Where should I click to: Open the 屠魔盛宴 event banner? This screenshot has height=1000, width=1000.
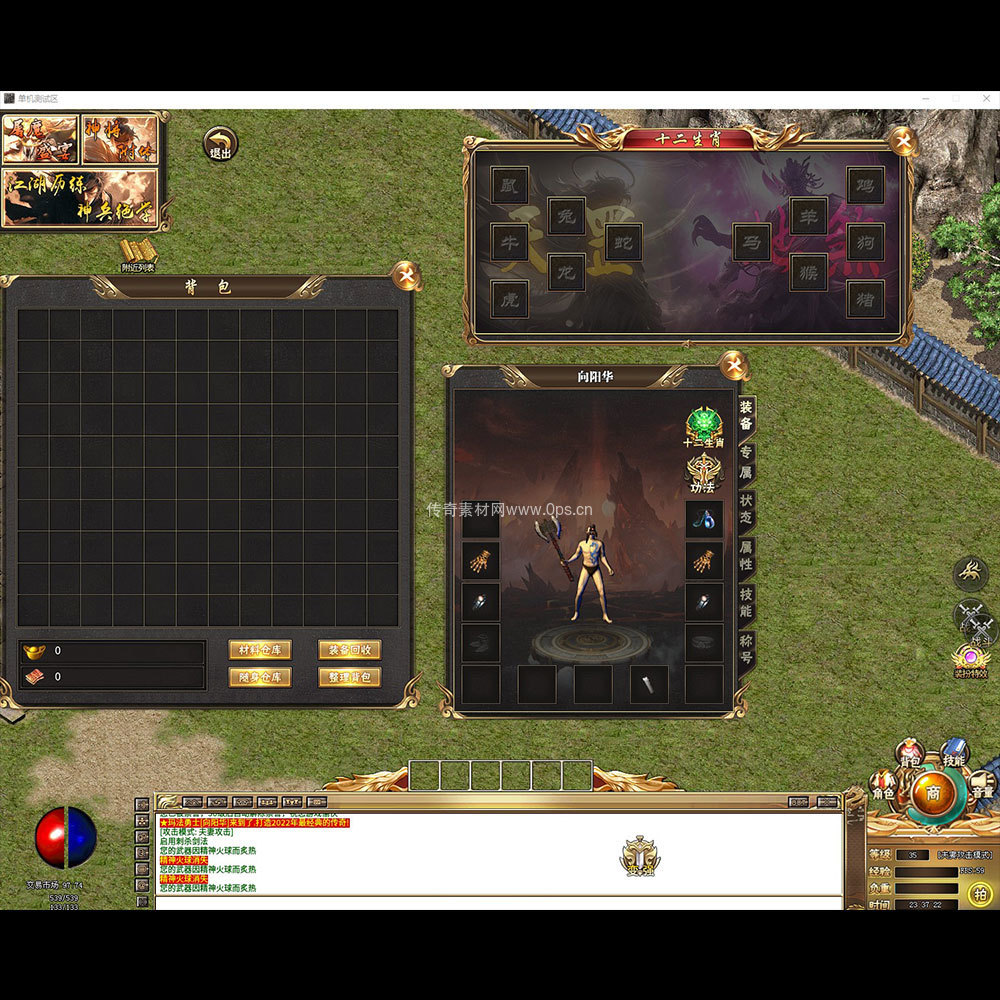click(40, 139)
